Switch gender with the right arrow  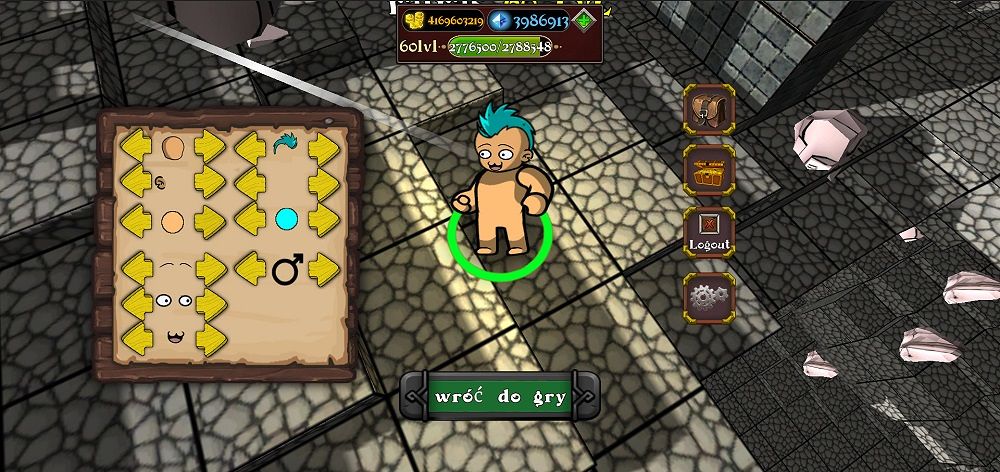coord(324,268)
